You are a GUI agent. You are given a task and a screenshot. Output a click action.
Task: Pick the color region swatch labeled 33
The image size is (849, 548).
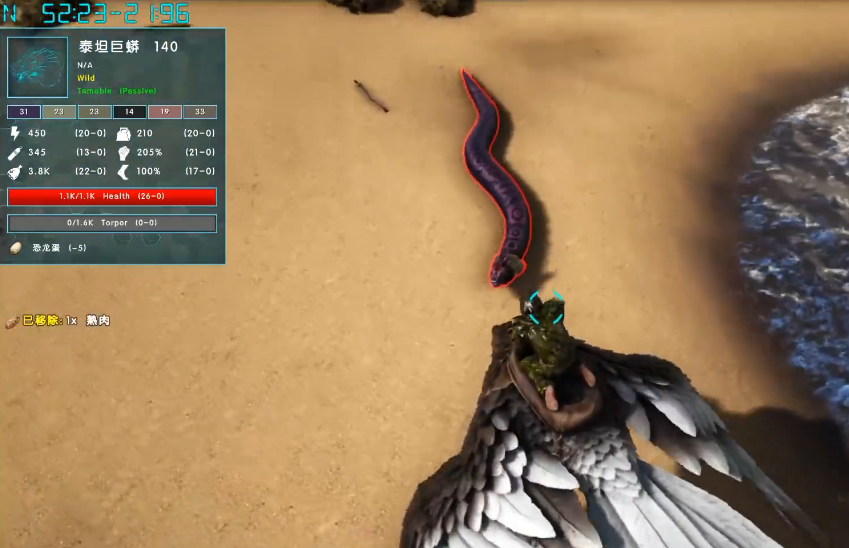[200, 112]
